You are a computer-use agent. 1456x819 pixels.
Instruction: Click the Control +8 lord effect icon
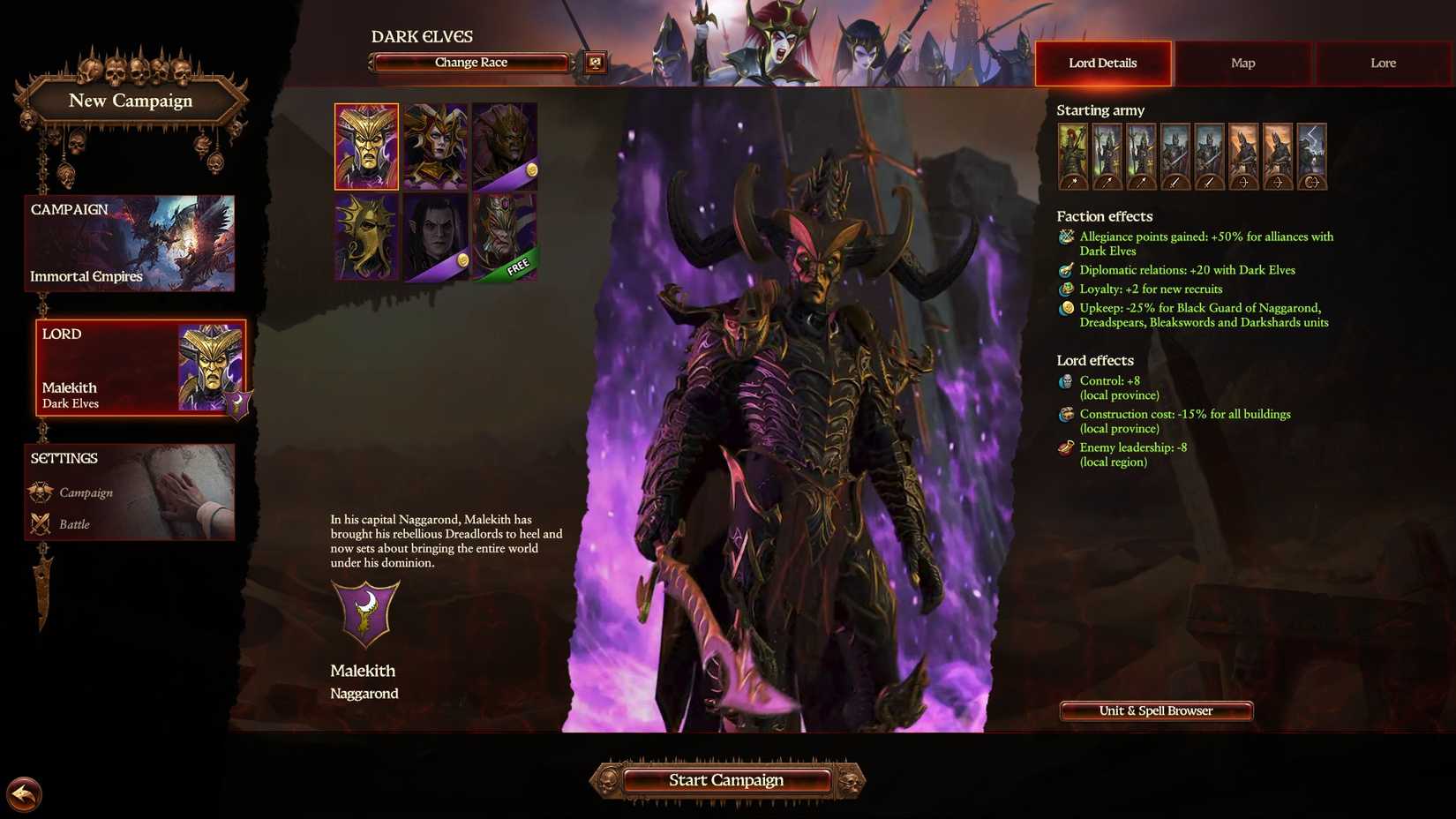[1064, 381]
